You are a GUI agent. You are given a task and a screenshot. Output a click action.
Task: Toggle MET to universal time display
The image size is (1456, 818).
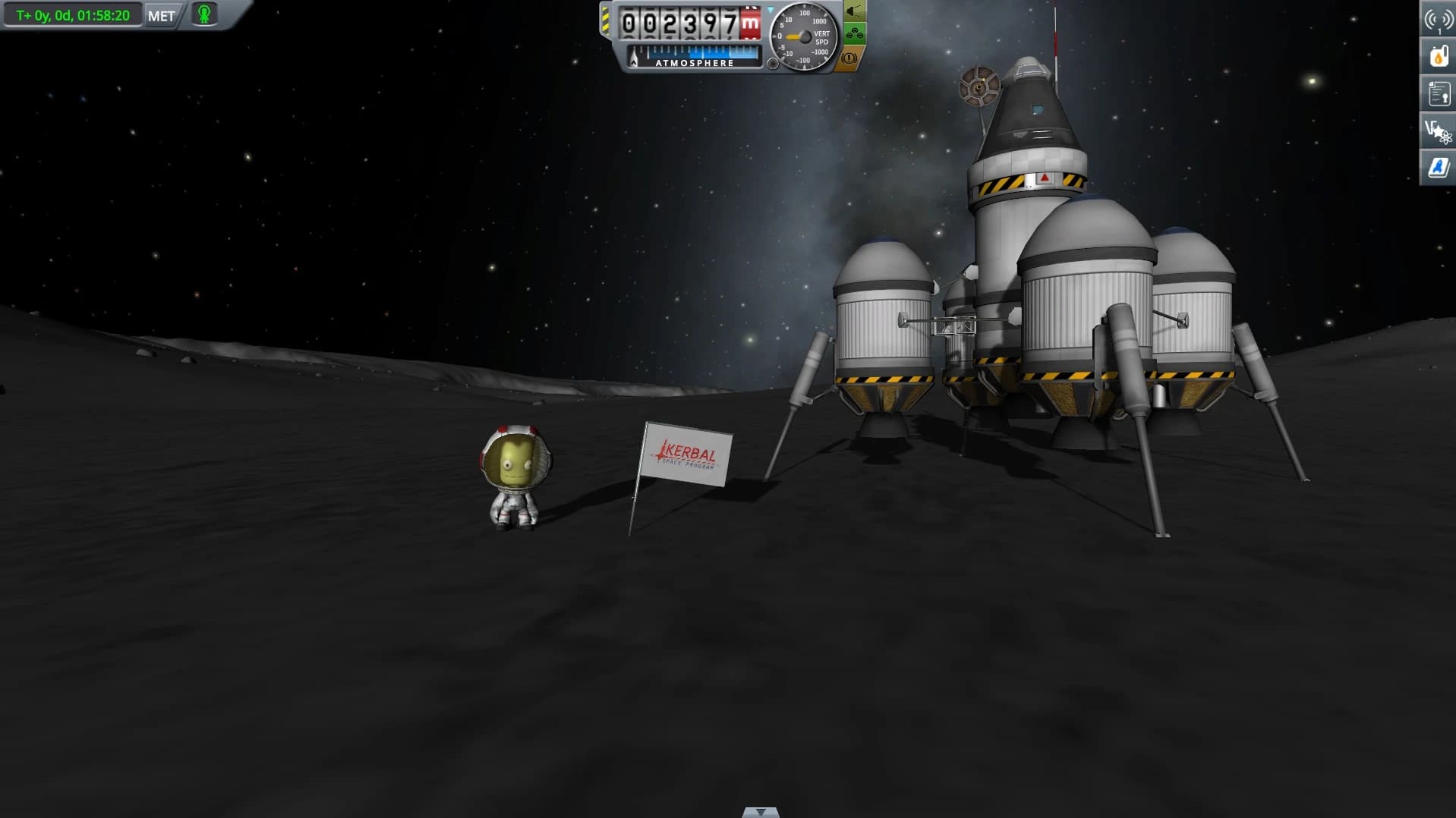[160, 14]
